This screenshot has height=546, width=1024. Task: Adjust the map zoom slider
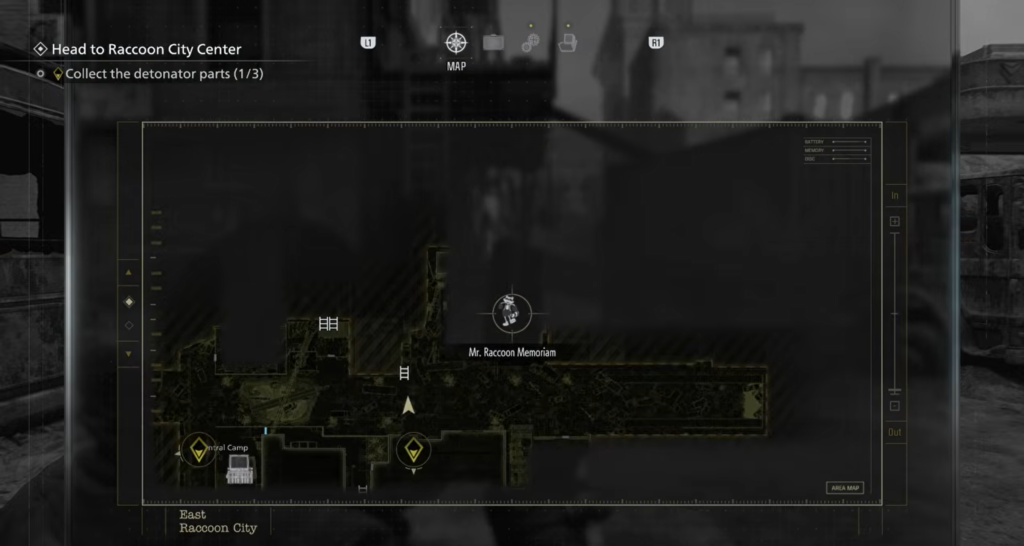pyautogui.click(x=895, y=314)
